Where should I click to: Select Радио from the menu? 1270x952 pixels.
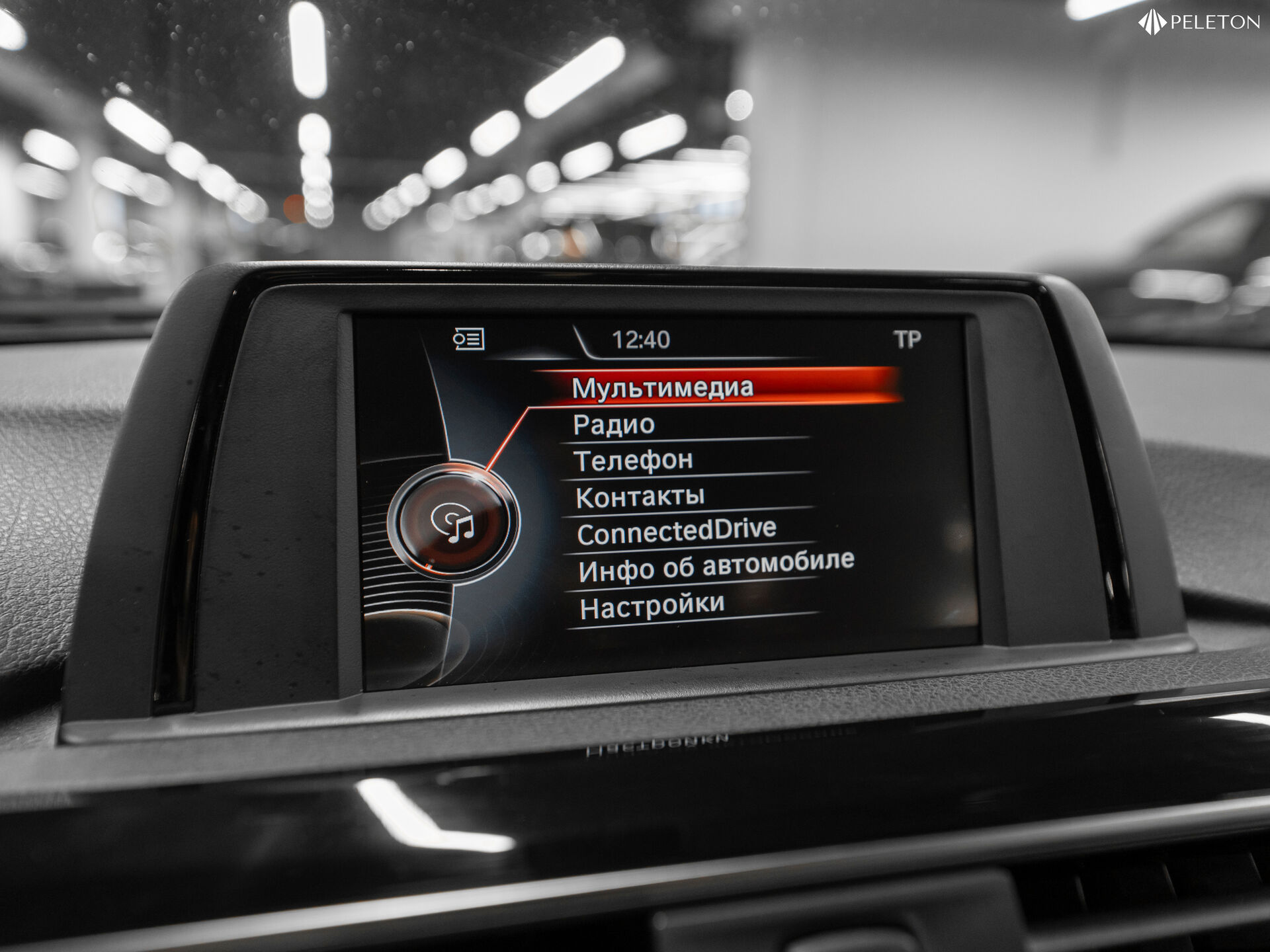click(x=614, y=424)
